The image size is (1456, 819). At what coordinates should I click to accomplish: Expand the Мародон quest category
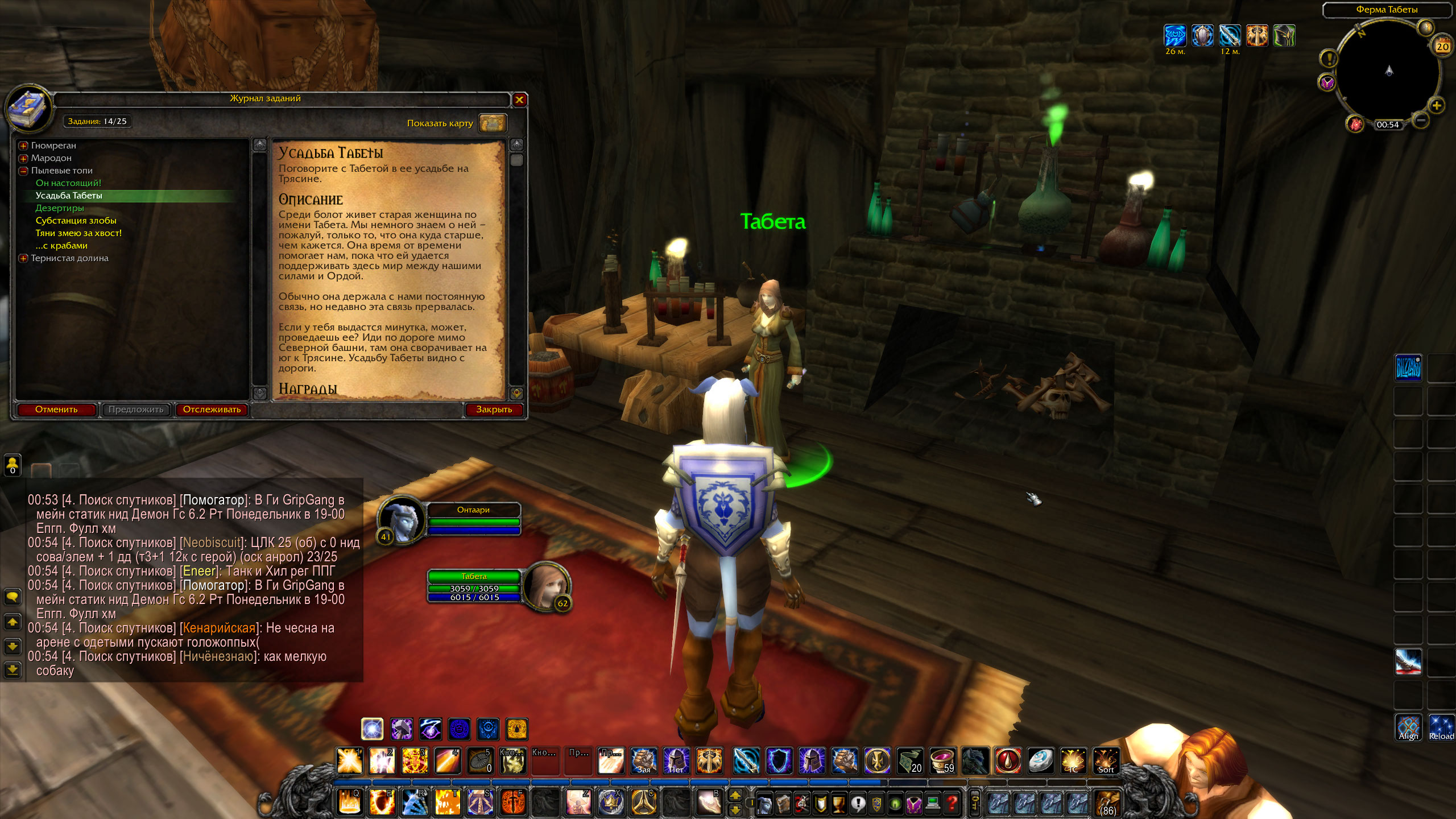pyautogui.click(x=23, y=158)
